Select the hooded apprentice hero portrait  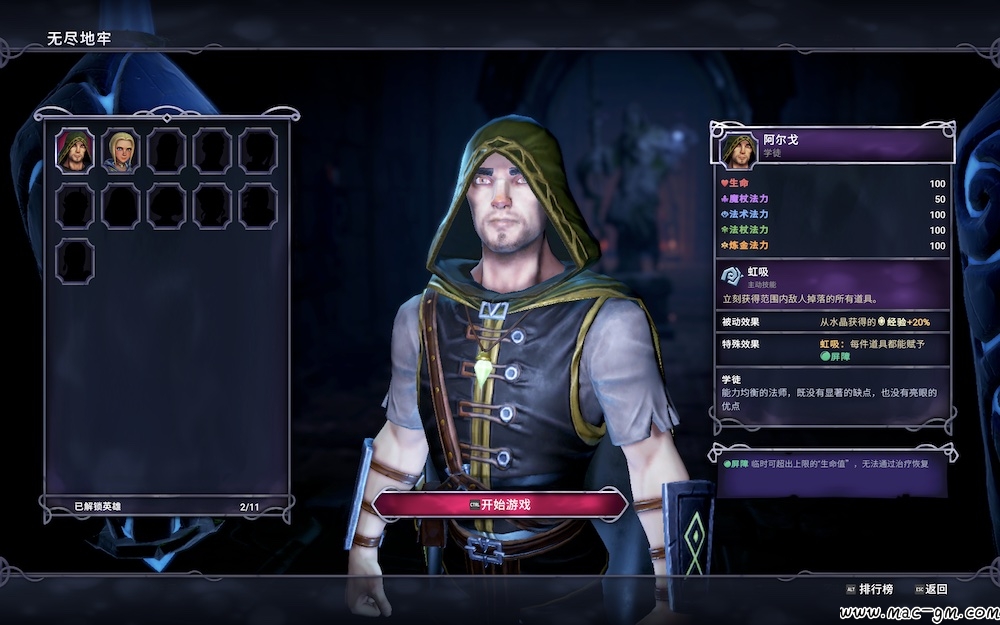(x=75, y=151)
